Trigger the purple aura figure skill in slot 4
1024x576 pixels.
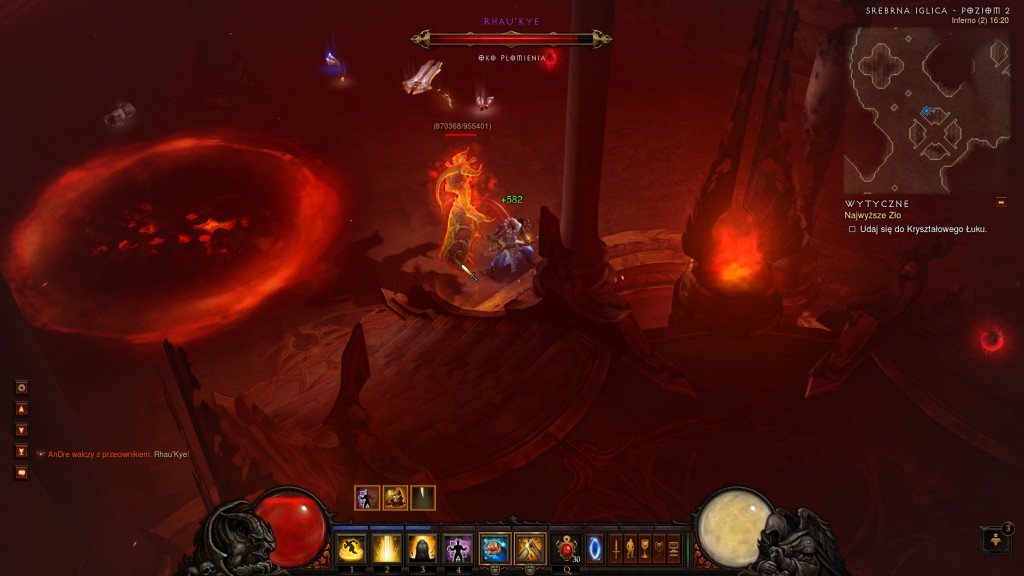click(x=457, y=548)
